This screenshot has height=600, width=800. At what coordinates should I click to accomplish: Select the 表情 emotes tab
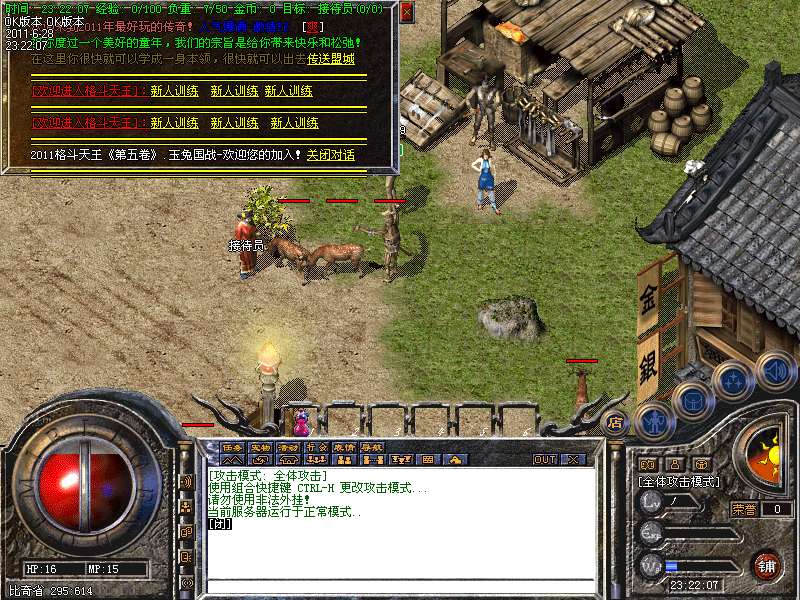(x=345, y=447)
